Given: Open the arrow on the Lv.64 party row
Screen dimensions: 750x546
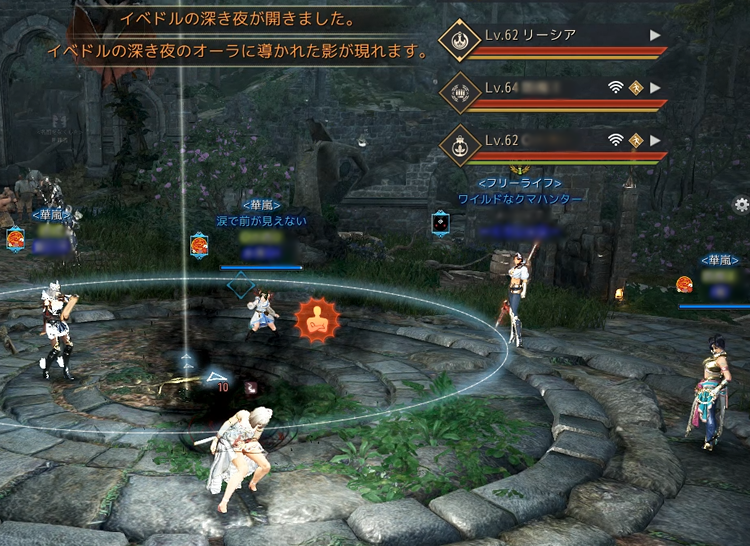Looking at the screenshot, I should 655,87.
